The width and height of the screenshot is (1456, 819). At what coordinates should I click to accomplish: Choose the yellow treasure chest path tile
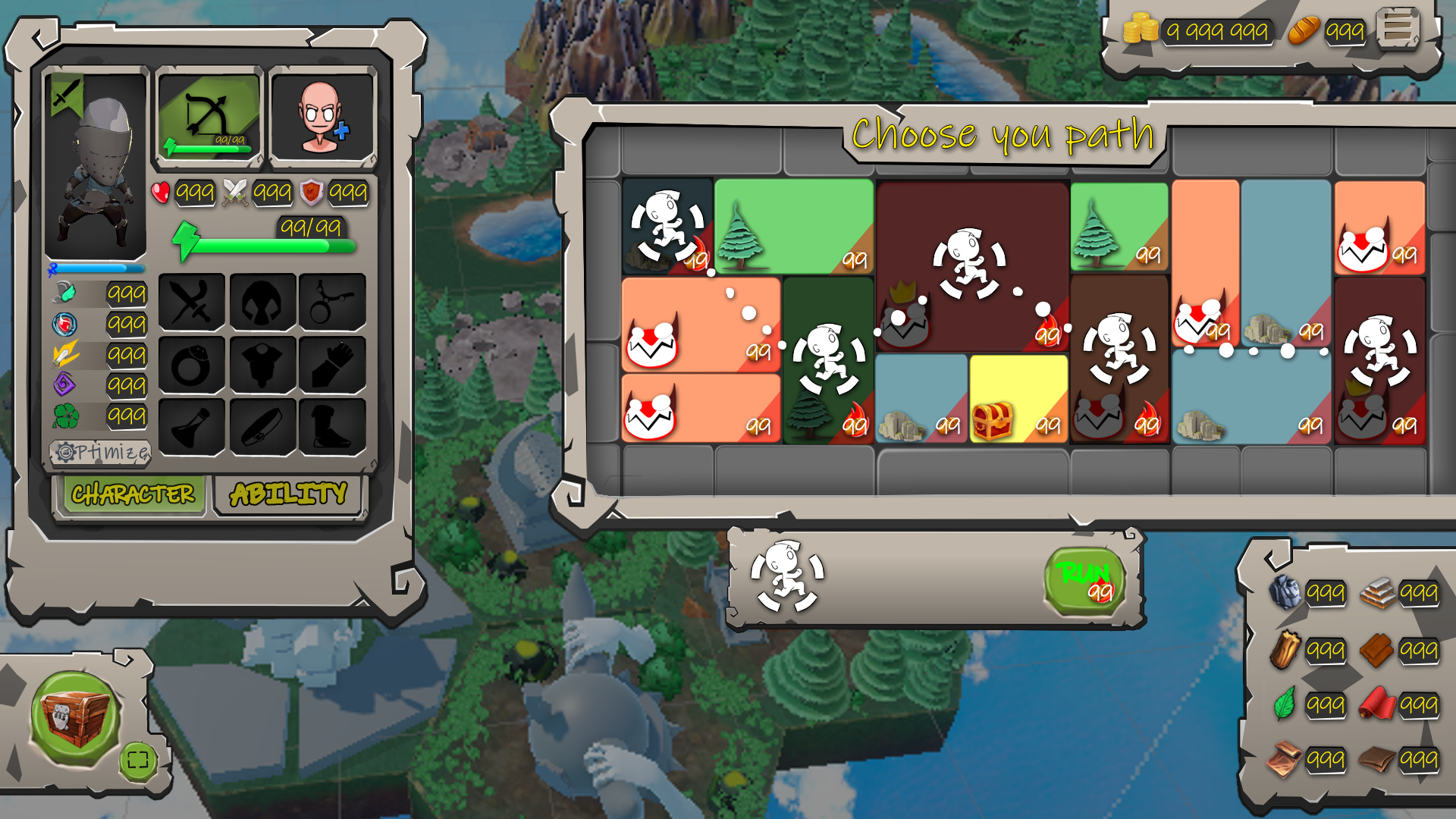pyautogui.click(x=1018, y=398)
